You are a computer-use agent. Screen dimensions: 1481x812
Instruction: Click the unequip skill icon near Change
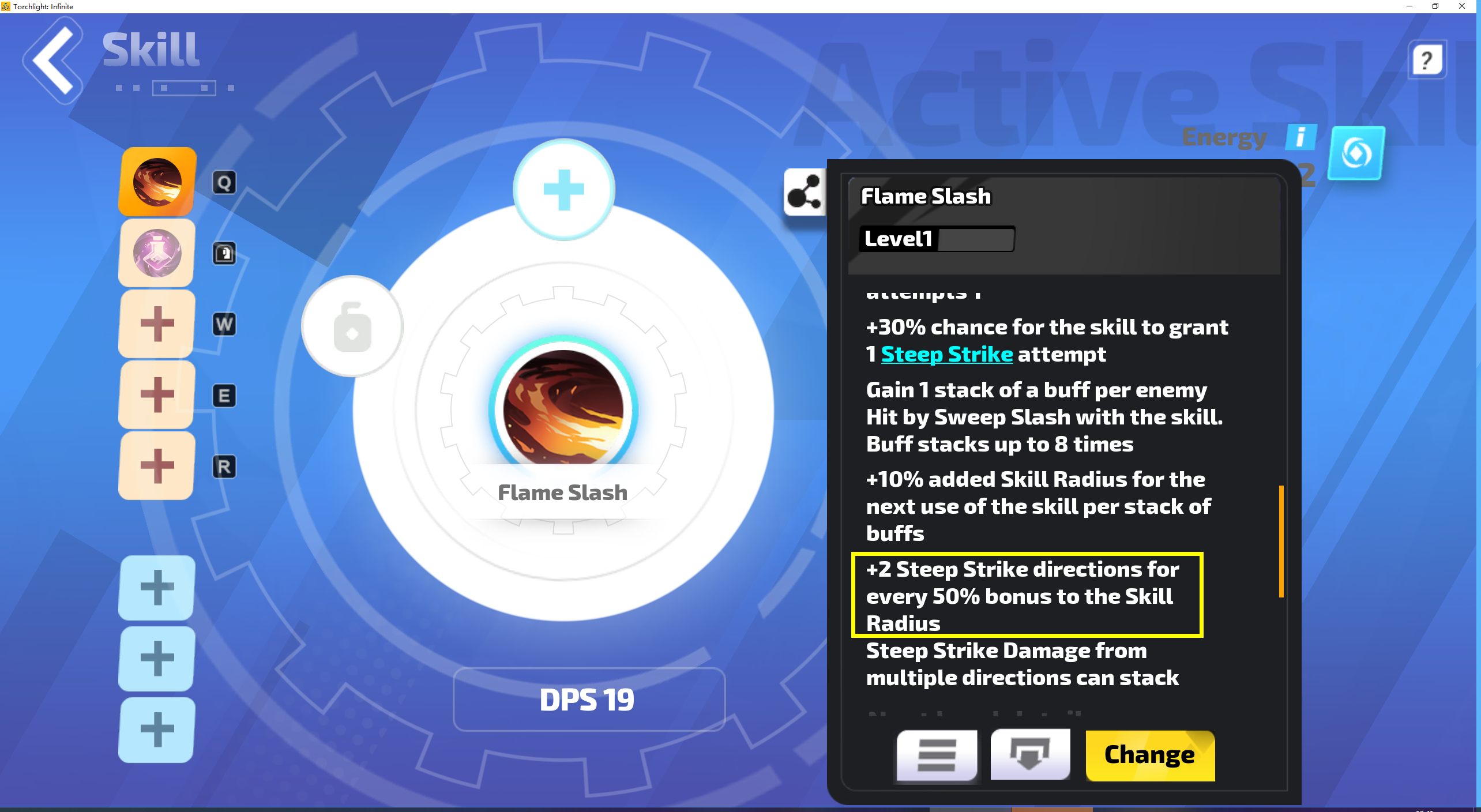1030,755
